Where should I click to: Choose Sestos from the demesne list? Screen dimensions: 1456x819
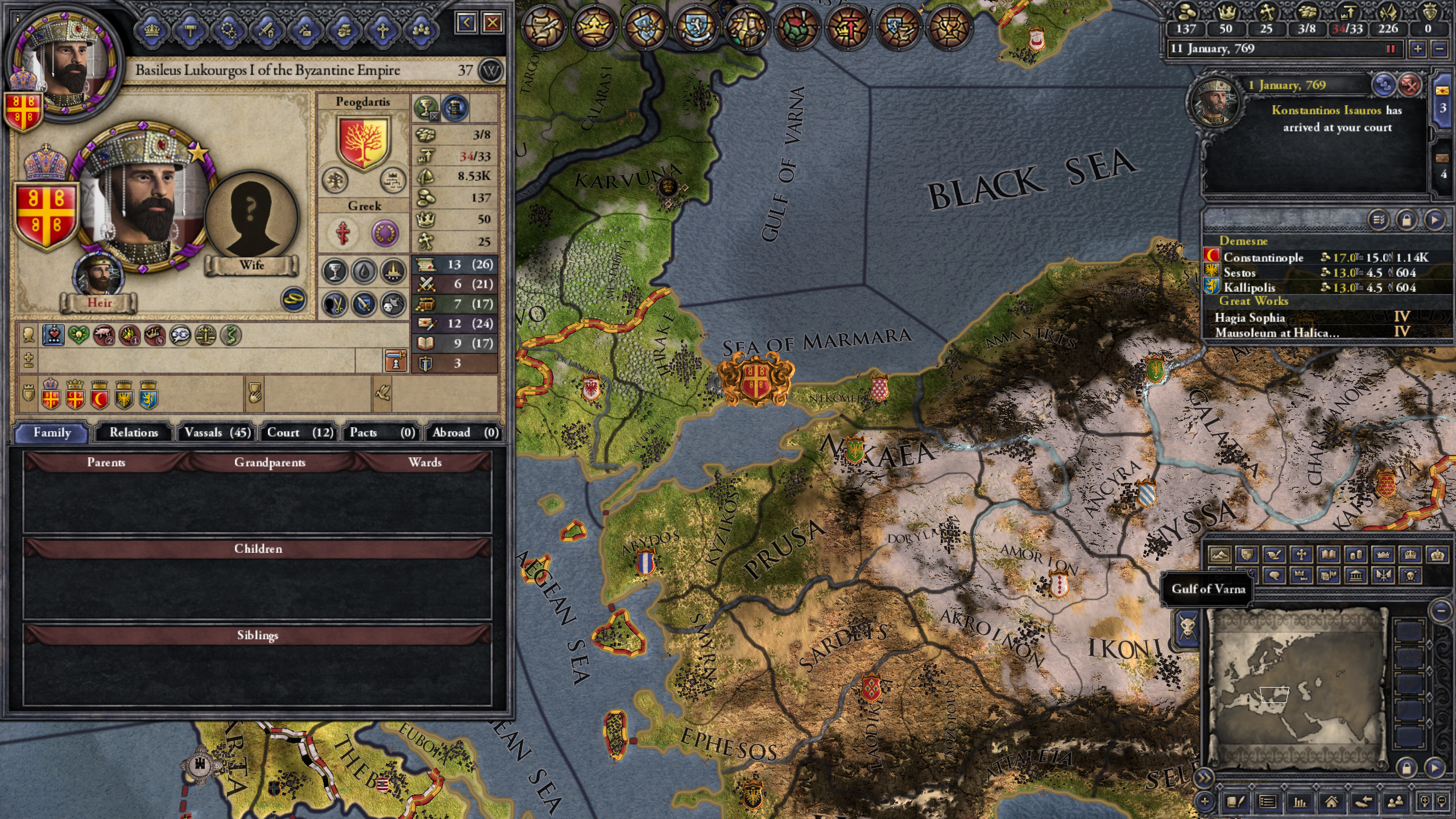click(x=1239, y=272)
